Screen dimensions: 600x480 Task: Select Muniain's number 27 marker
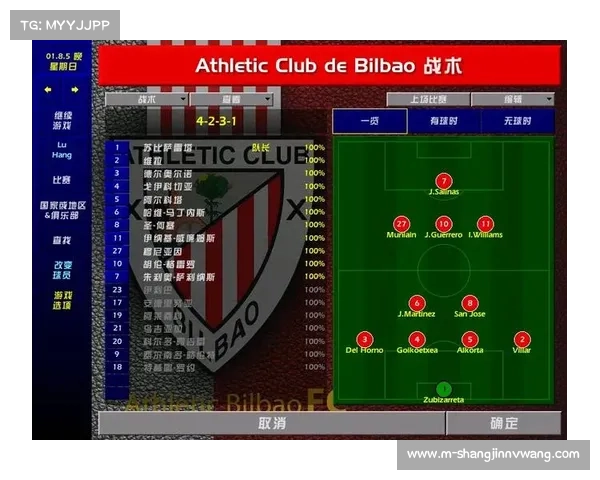[x=402, y=224]
